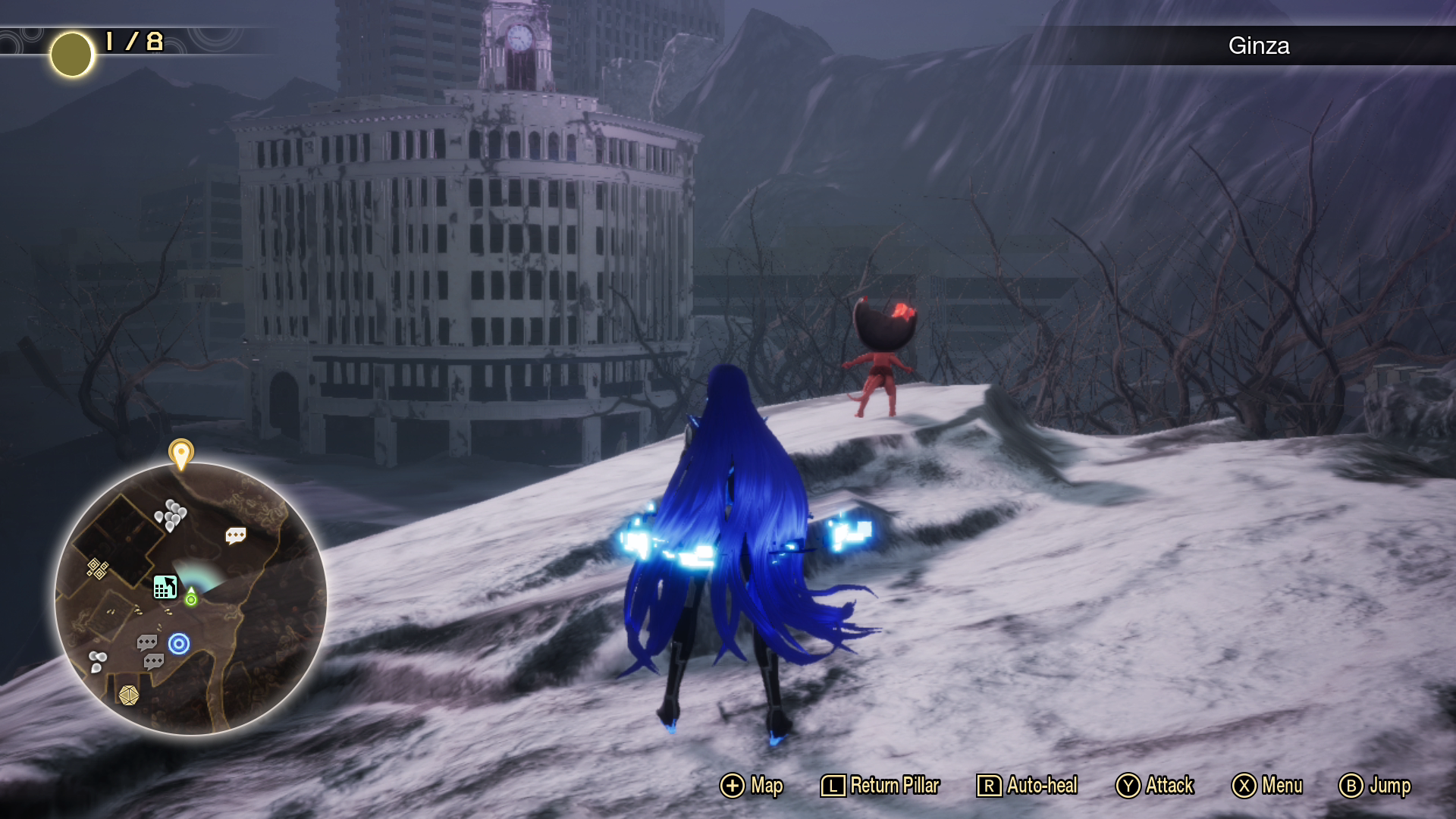The width and height of the screenshot is (1456, 819).
Task: Choose the Attack action
Action: click(1154, 786)
